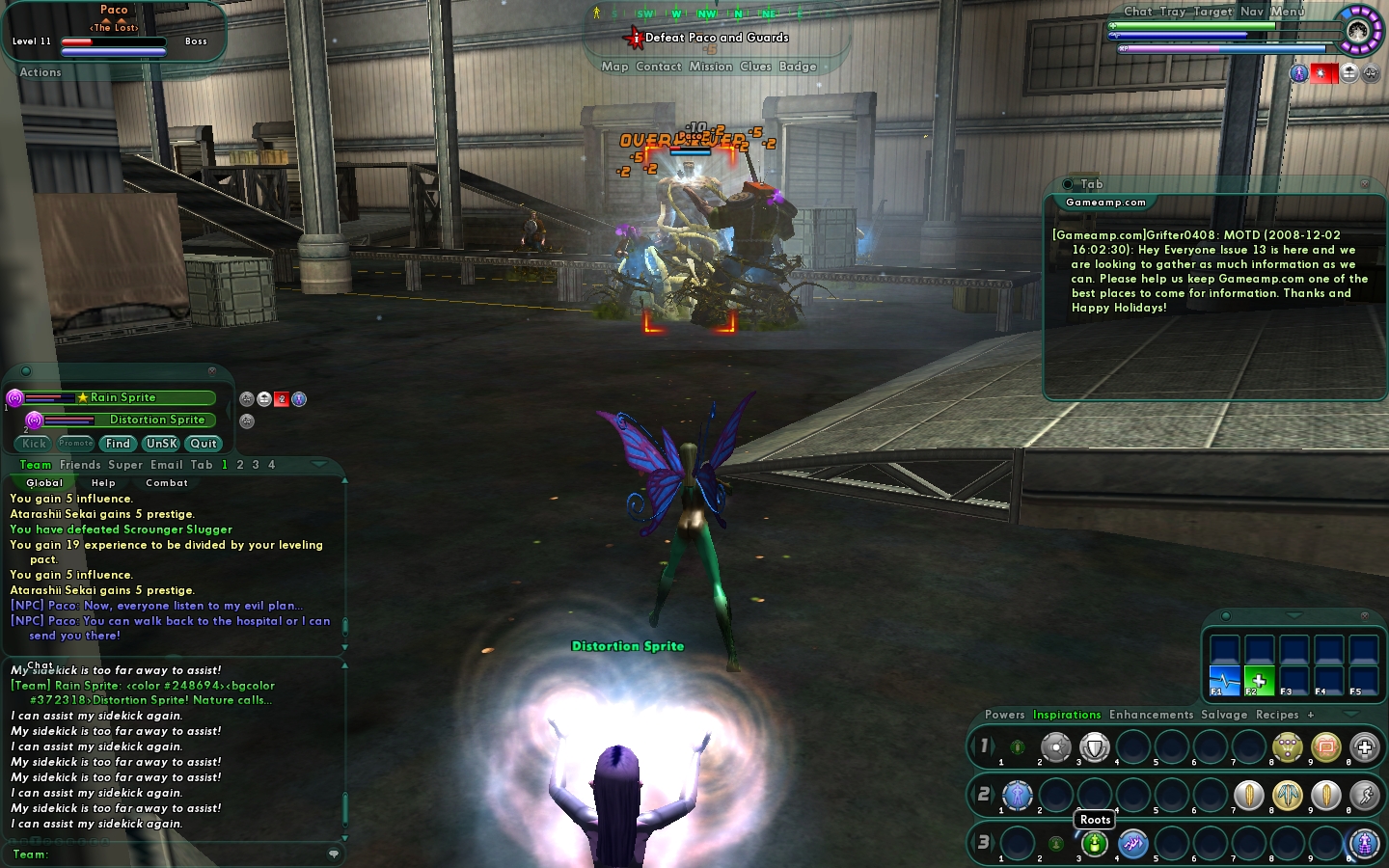Toggle the Tray window
This screenshot has width=1389, height=868.
click(x=1173, y=12)
